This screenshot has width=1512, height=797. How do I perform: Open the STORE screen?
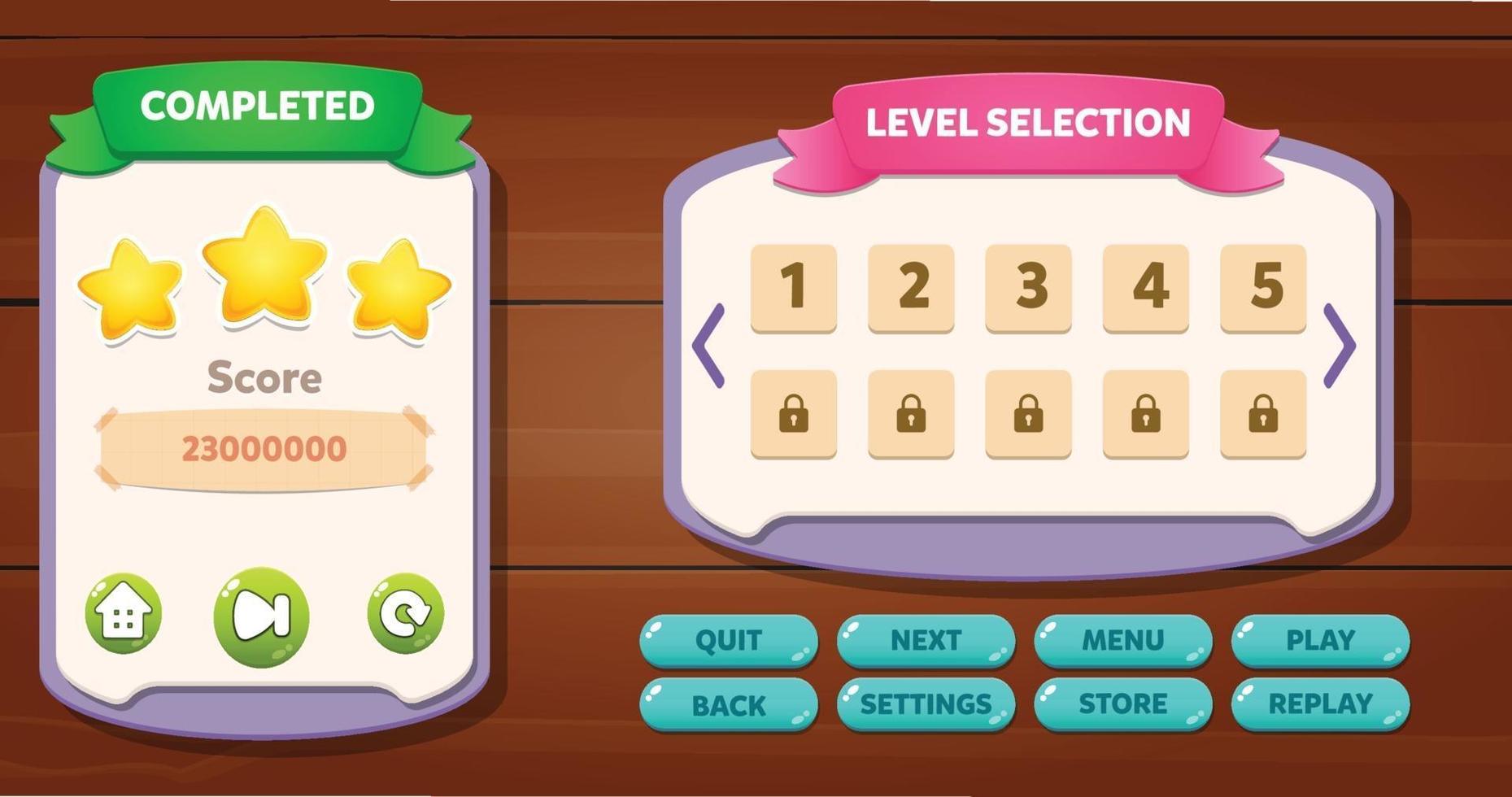coord(1123,703)
